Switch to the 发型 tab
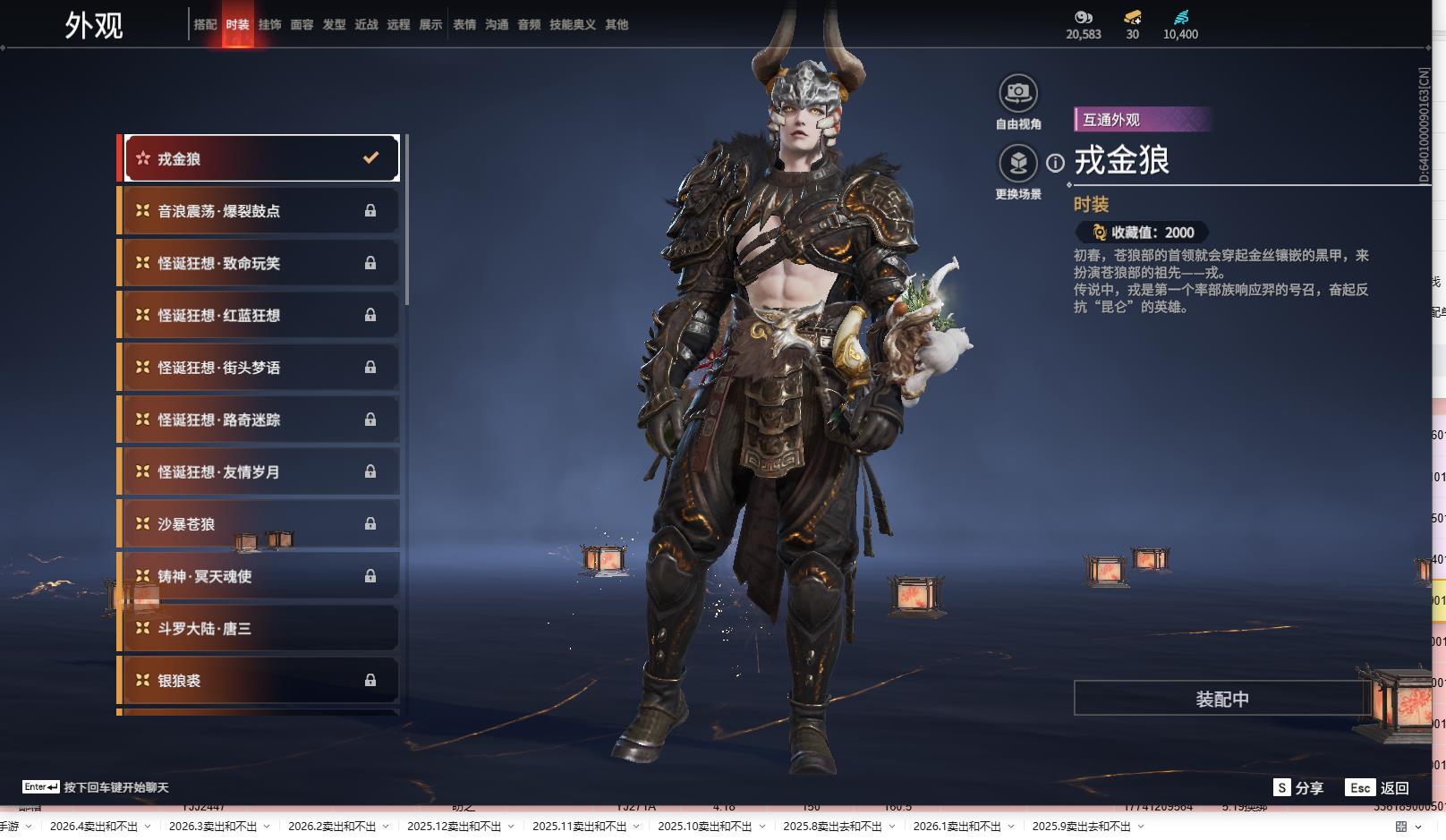The height and width of the screenshot is (840, 1446). pos(334,25)
